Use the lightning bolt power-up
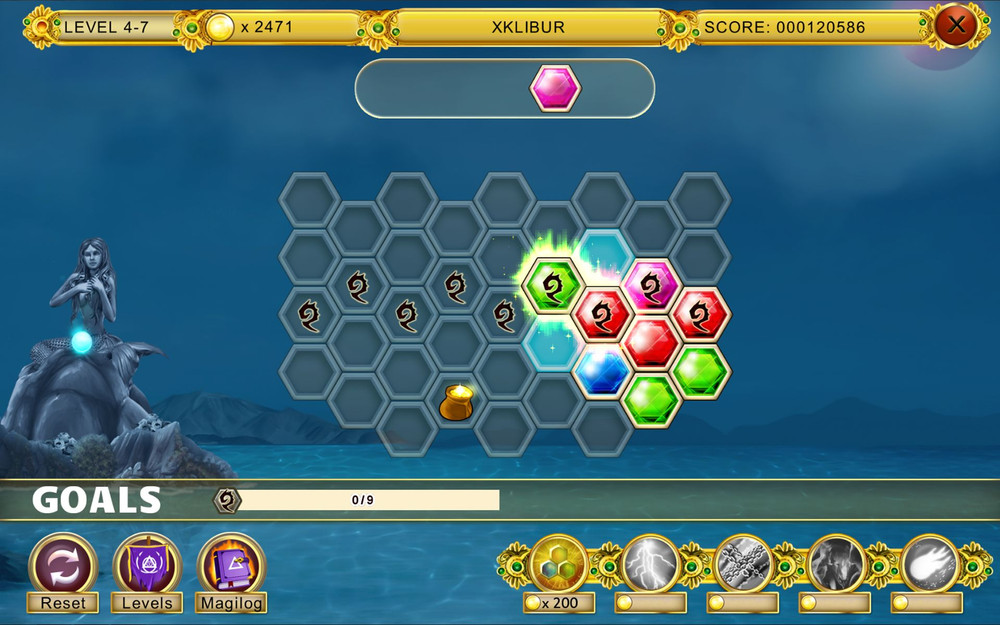 [651, 565]
